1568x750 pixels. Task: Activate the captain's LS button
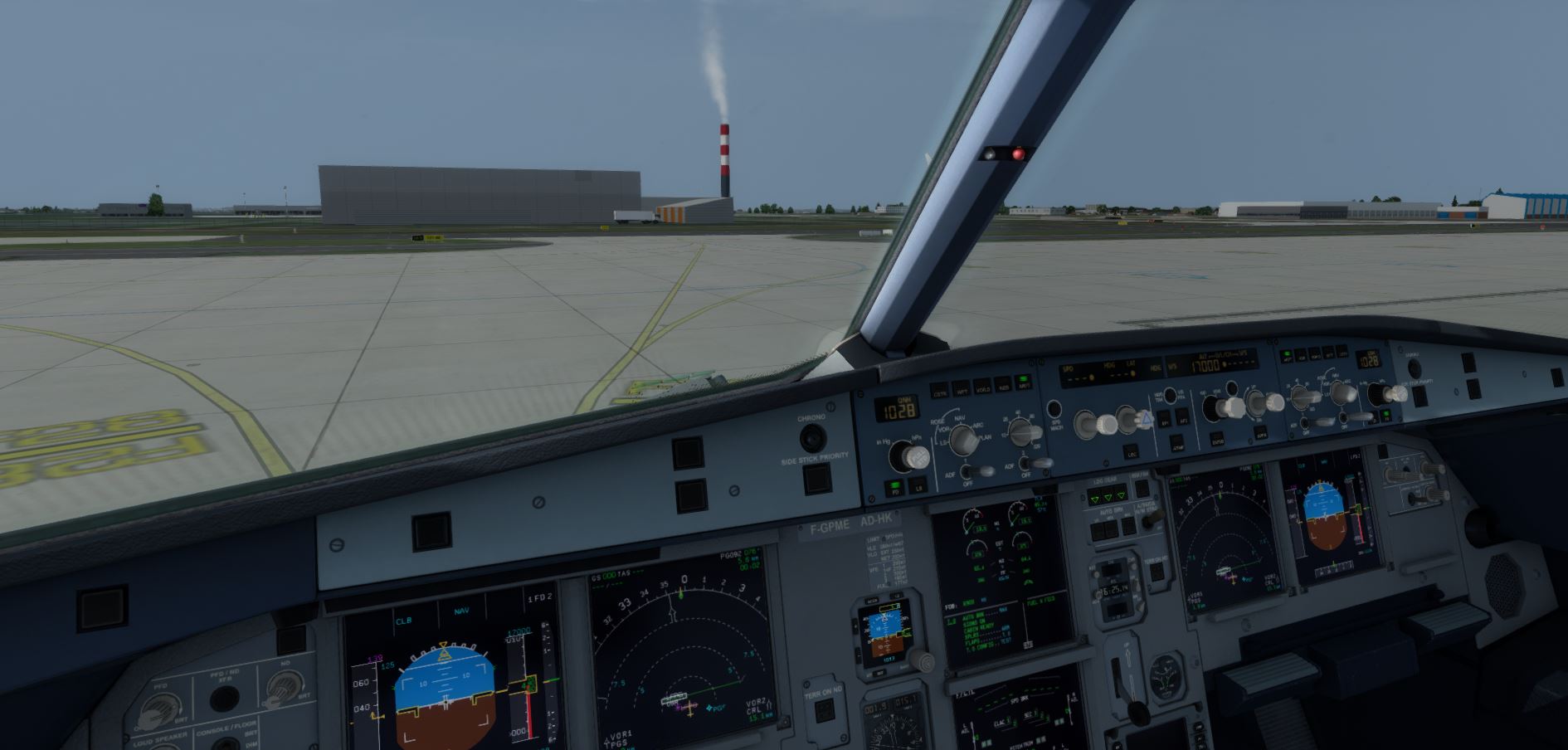coord(918,487)
